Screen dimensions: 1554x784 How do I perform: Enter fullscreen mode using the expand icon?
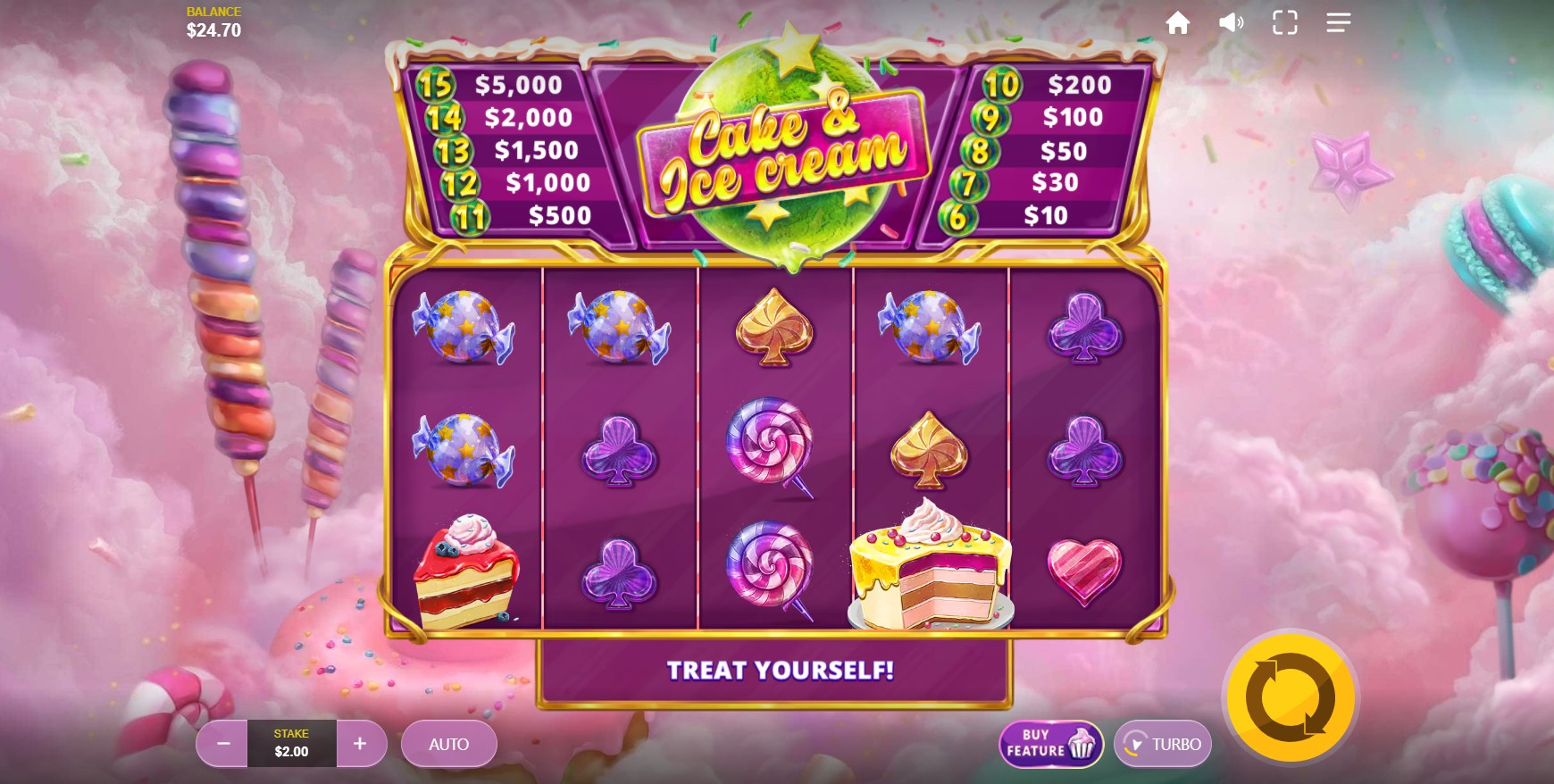click(x=1285, y=22)
